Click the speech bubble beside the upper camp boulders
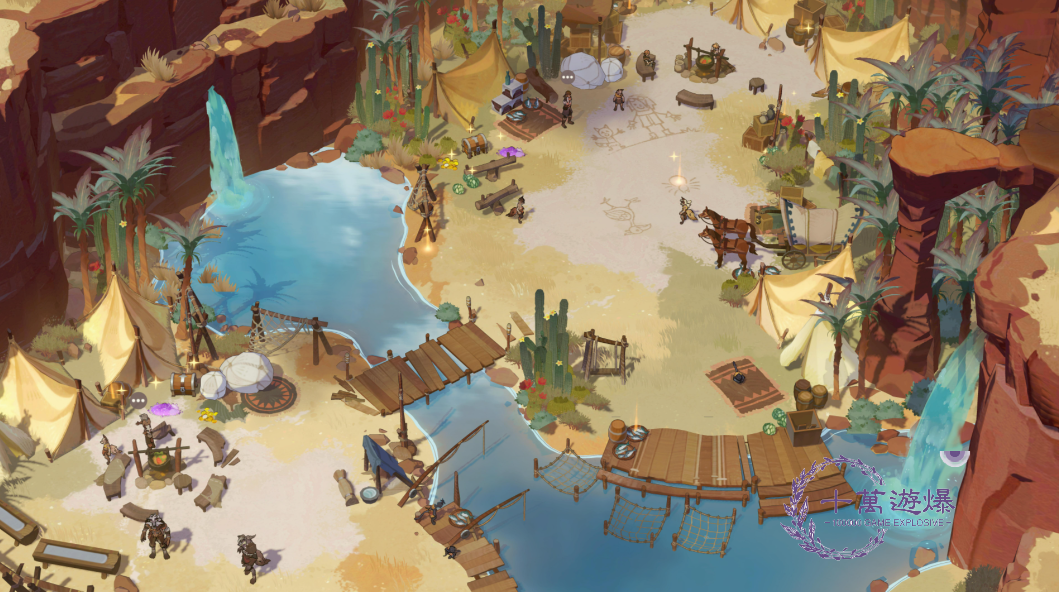This screenshot has width=1059, height=592. click(567, 75)
